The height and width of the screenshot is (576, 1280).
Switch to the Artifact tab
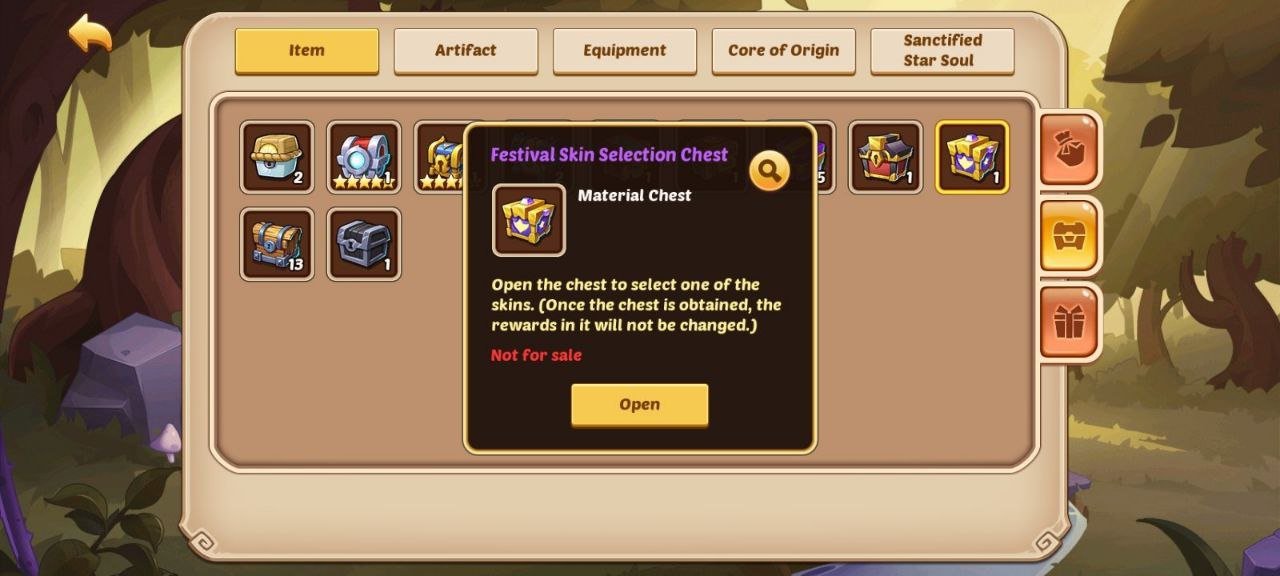pyautogui.click(x=465, y=50)
